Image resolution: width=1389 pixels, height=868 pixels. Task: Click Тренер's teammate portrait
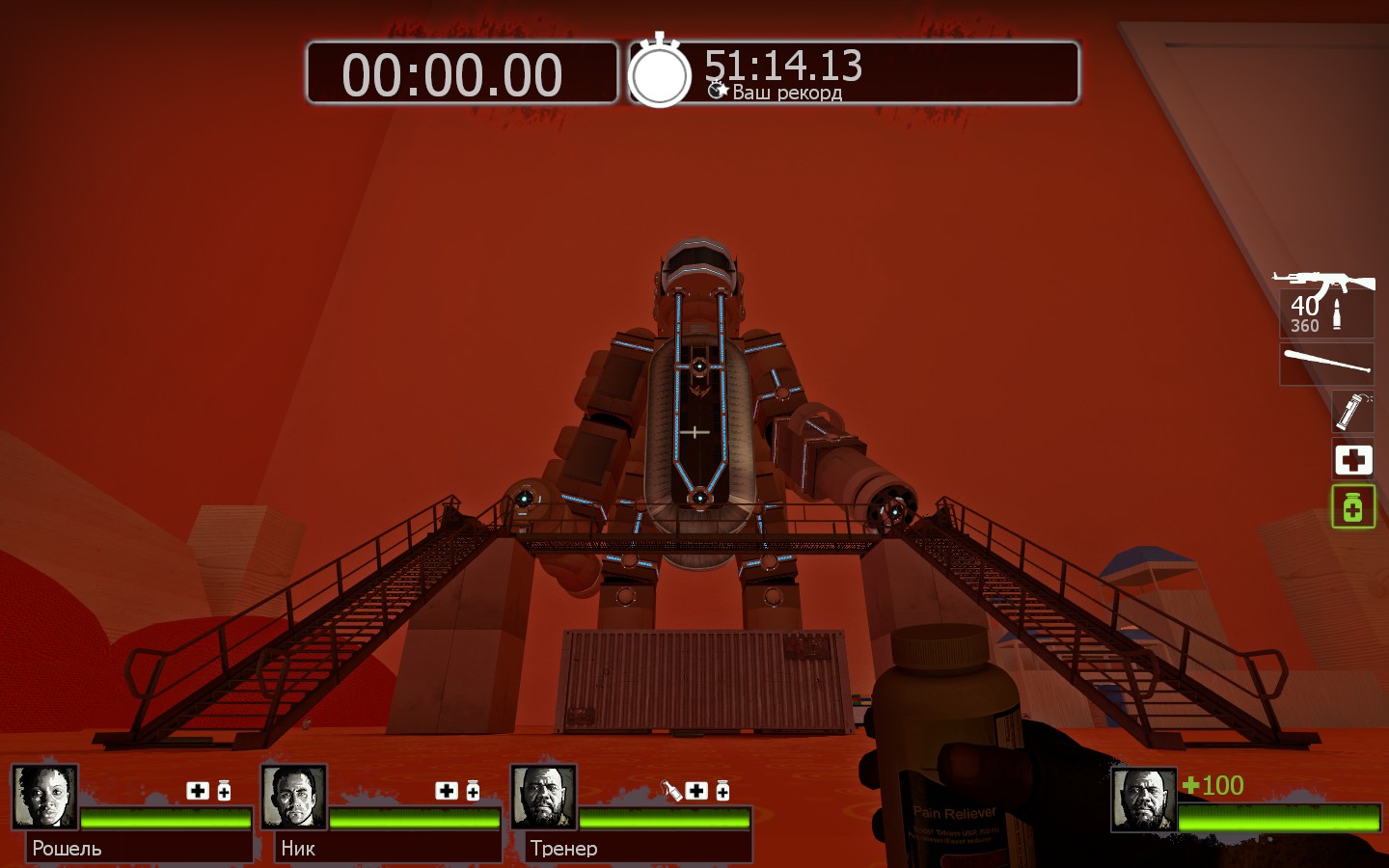coord(543,797)
